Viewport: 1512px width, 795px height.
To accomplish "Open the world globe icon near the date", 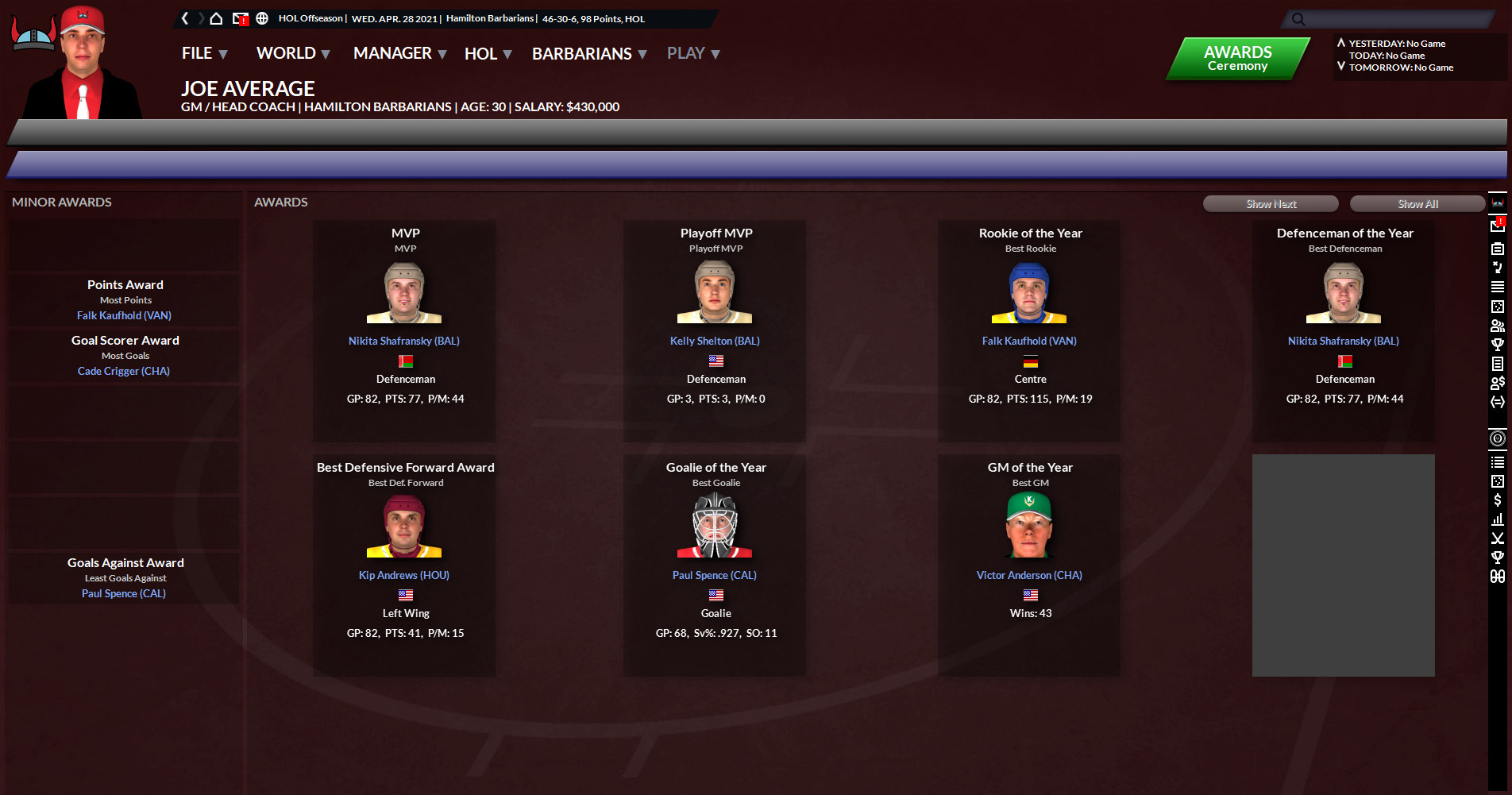I will point(262,17).
